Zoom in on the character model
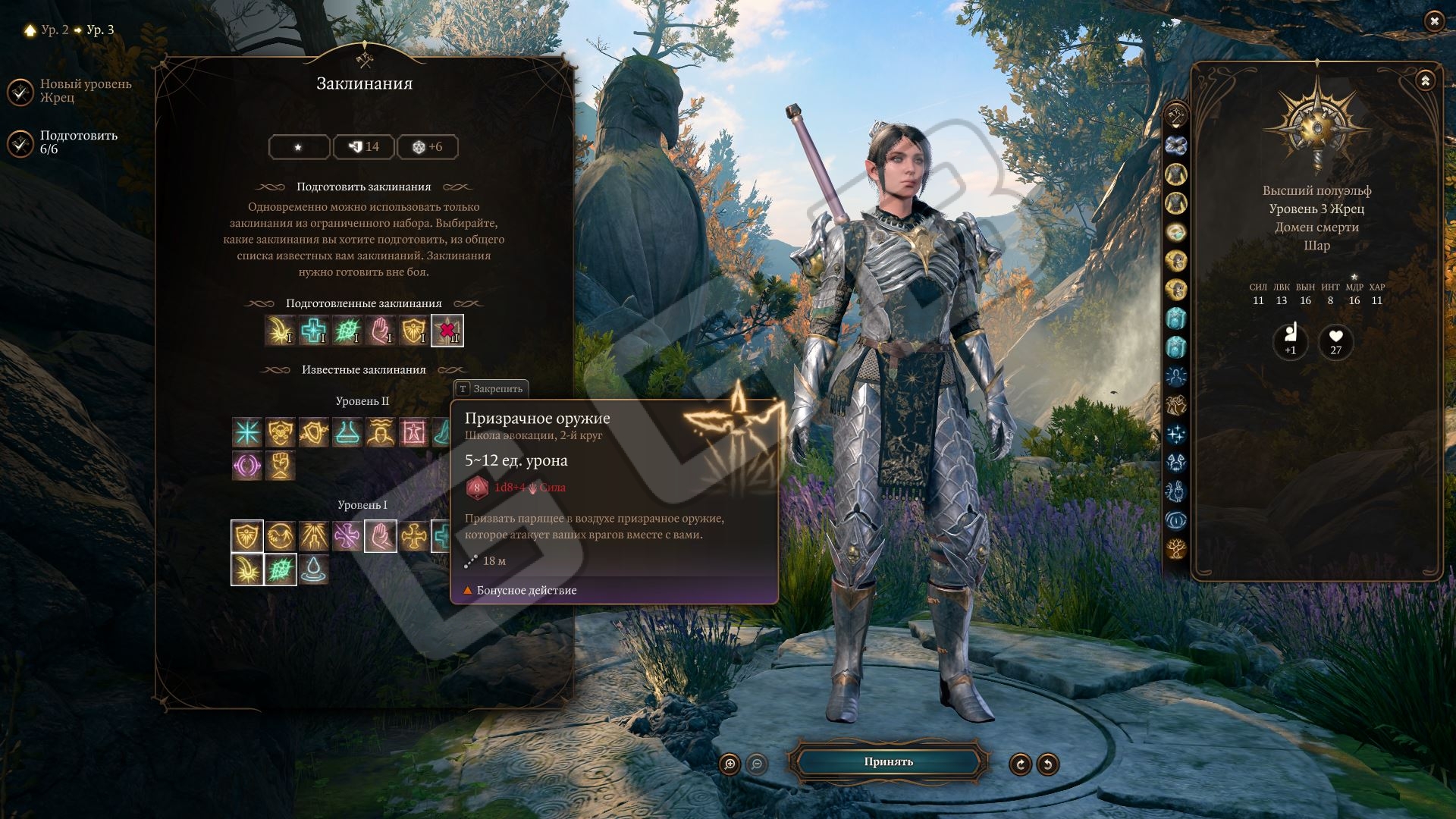1456x819 pixels. (730, 764)
